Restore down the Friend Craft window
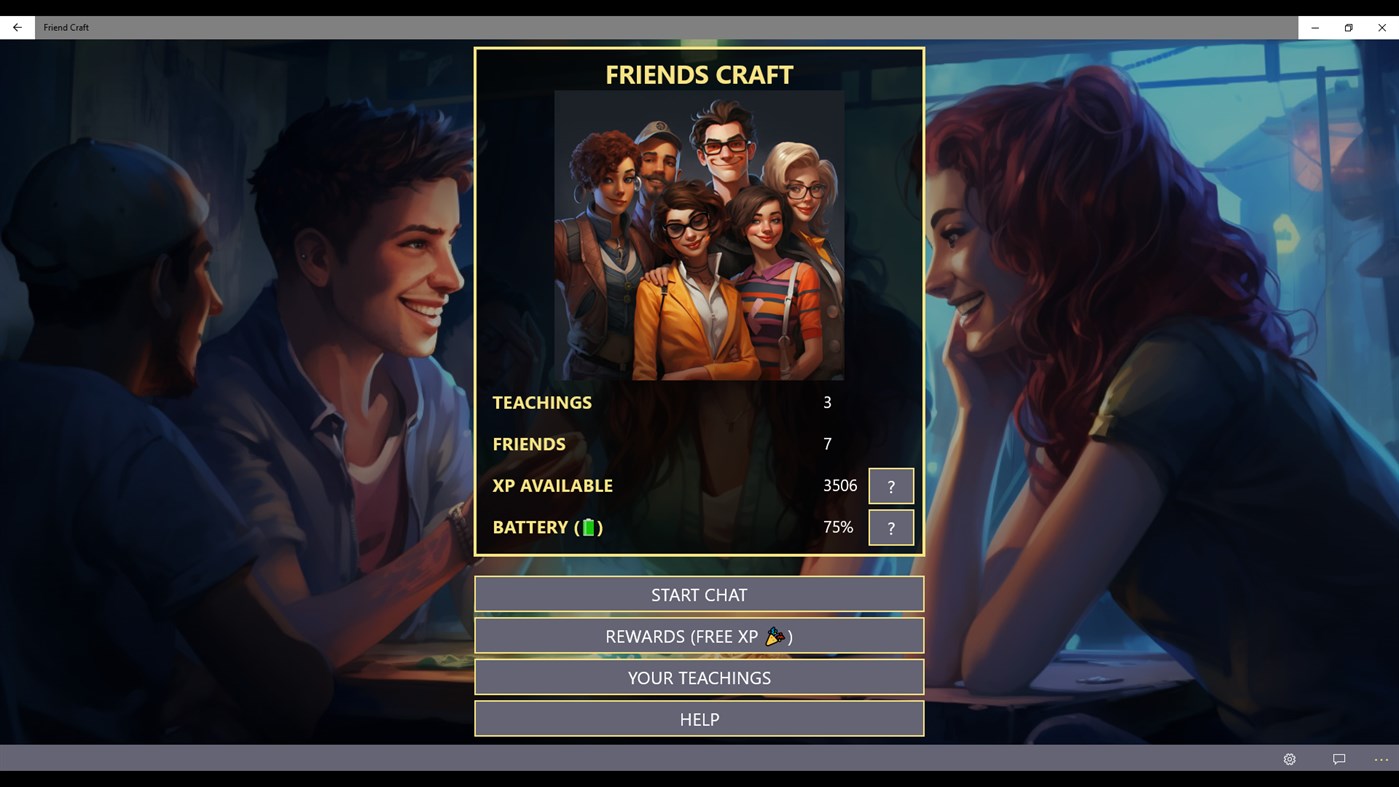The image size is (1399, 787). pyautogui.click(x=1347, y=27)
